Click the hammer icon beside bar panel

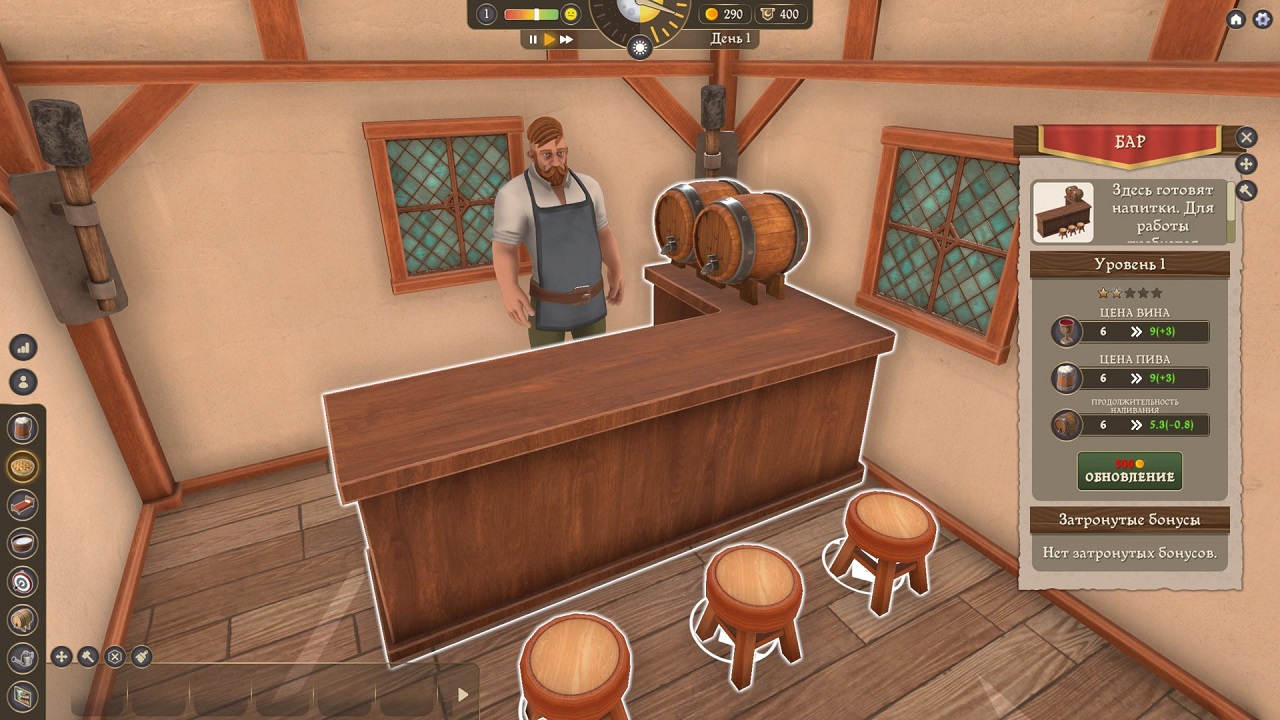[1246, 190]
